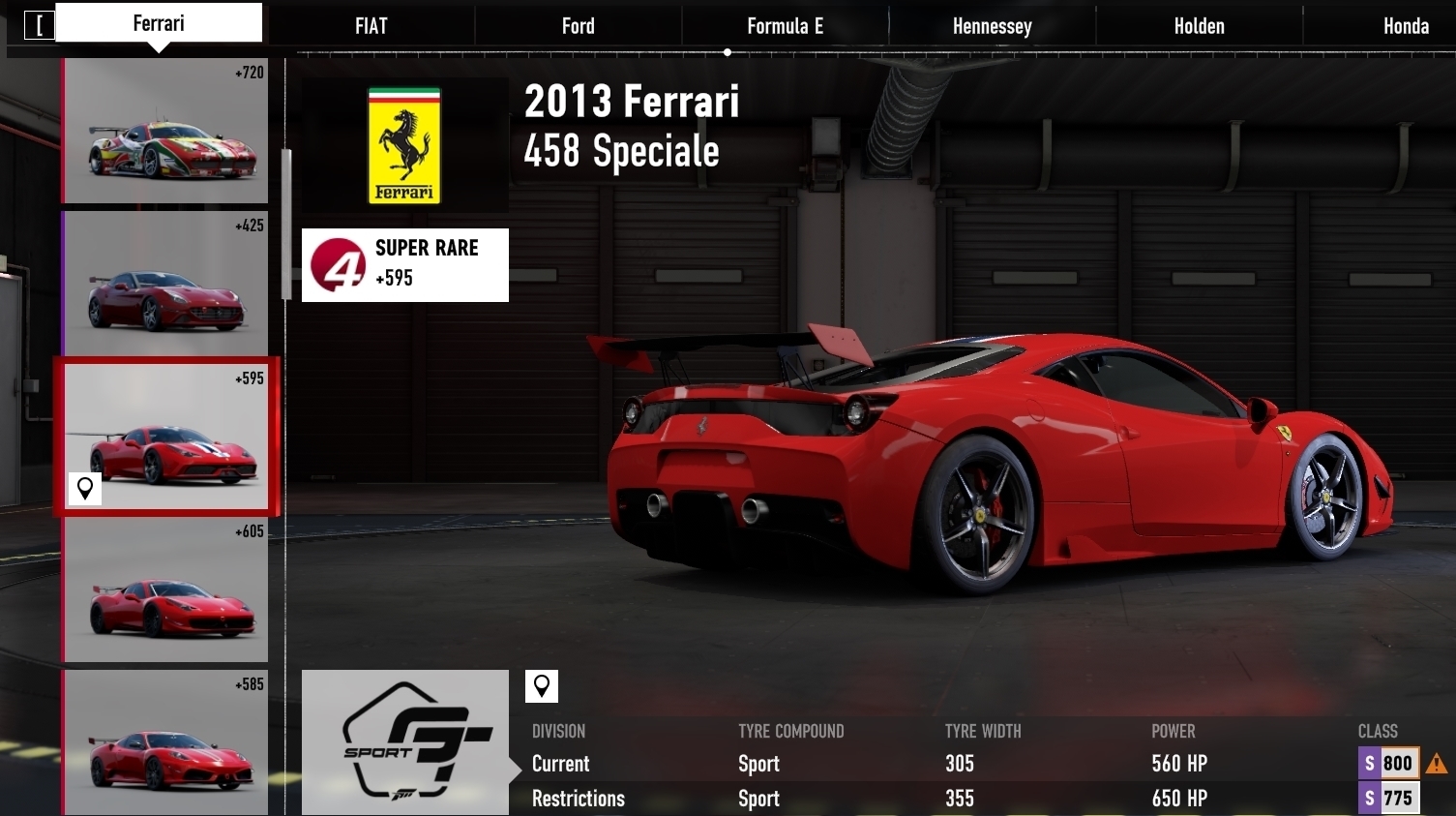The width and height of the screenshot is (1456, 816).
Task: Click the location pin icon above Division
Action: coord(542,686)
